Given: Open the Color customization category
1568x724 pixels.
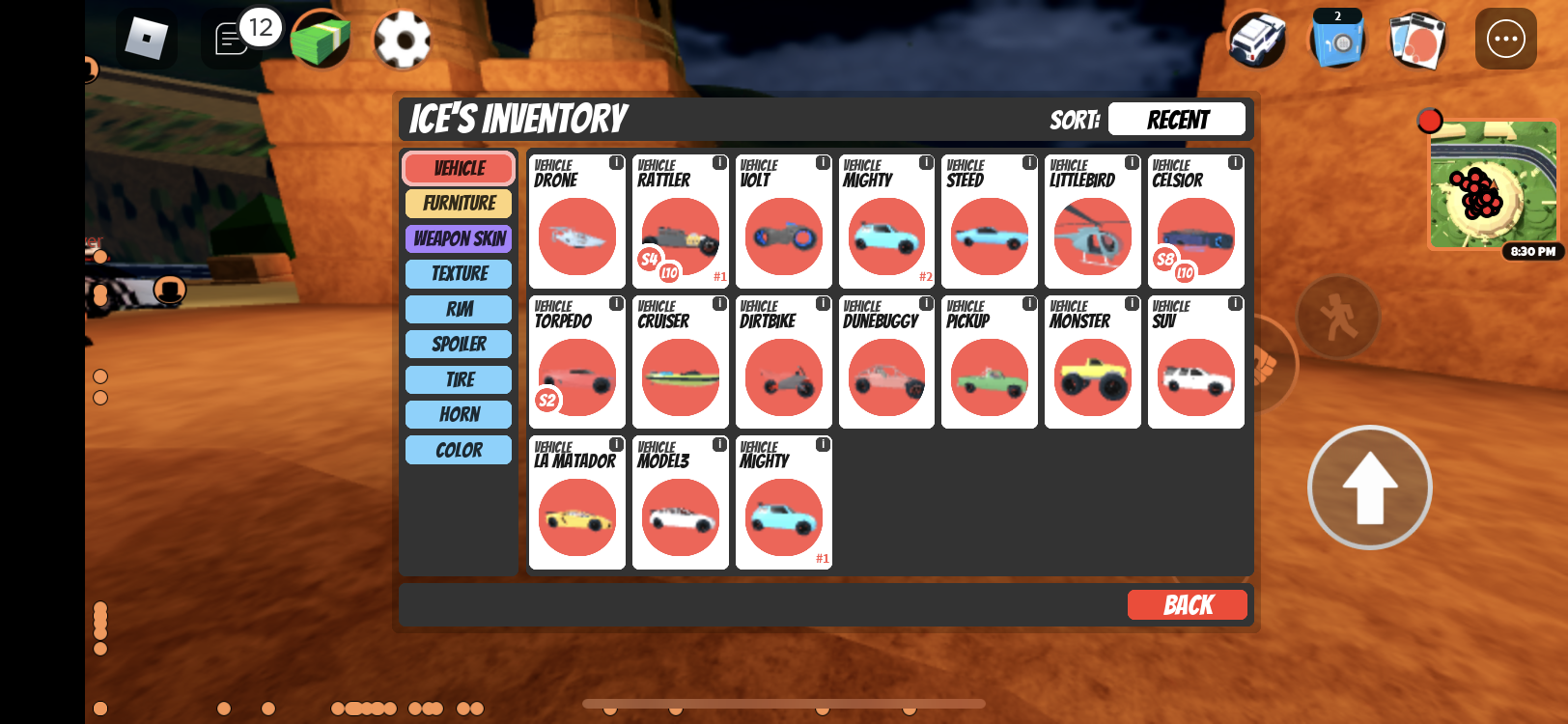Looking at the screenshot, I should (458, 449).
